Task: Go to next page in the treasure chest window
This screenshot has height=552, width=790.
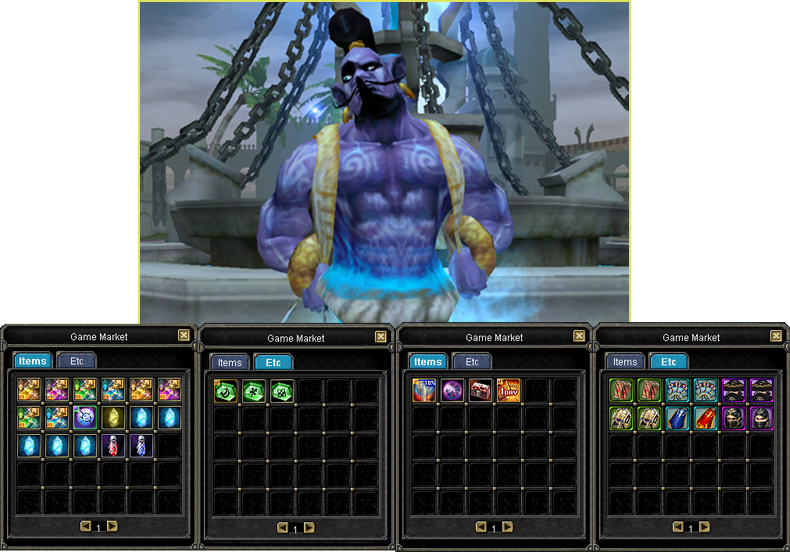Action: (x=507, y=526)
